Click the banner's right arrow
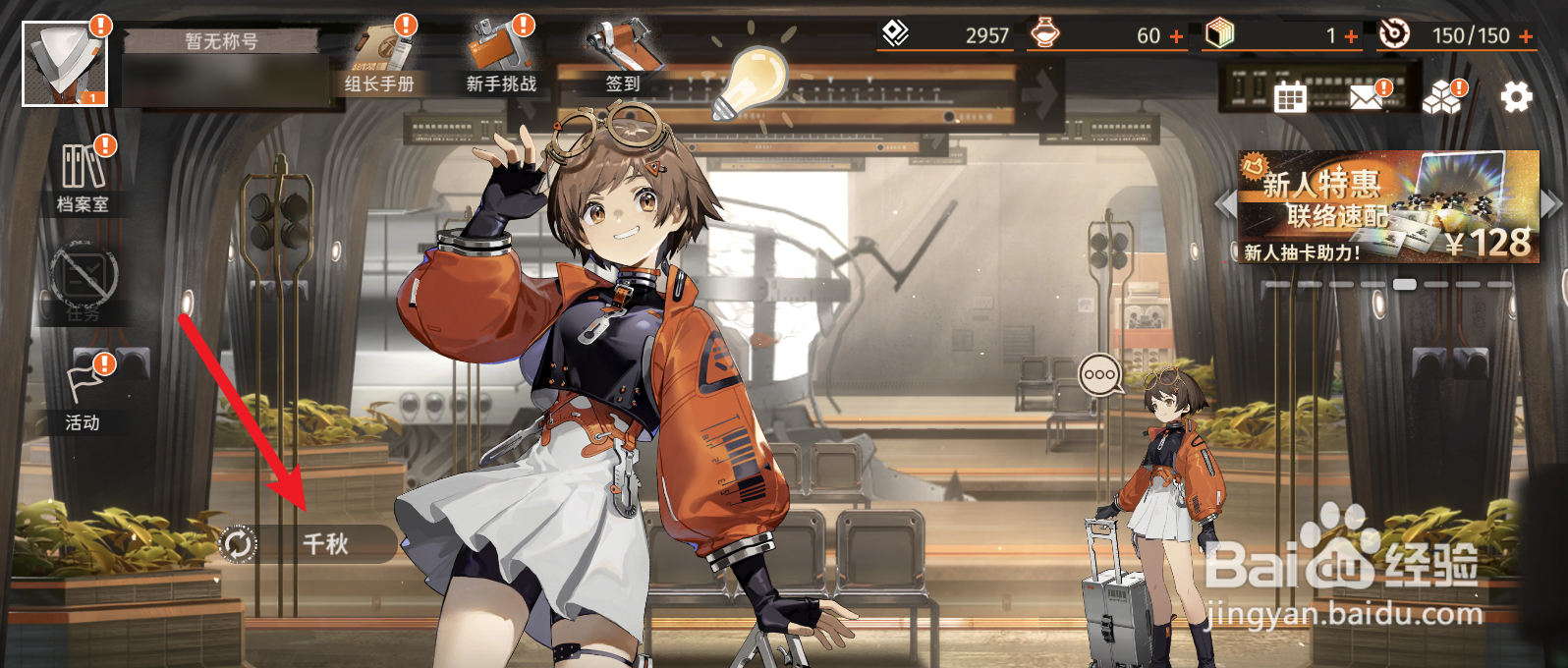 coord(1551,204)
